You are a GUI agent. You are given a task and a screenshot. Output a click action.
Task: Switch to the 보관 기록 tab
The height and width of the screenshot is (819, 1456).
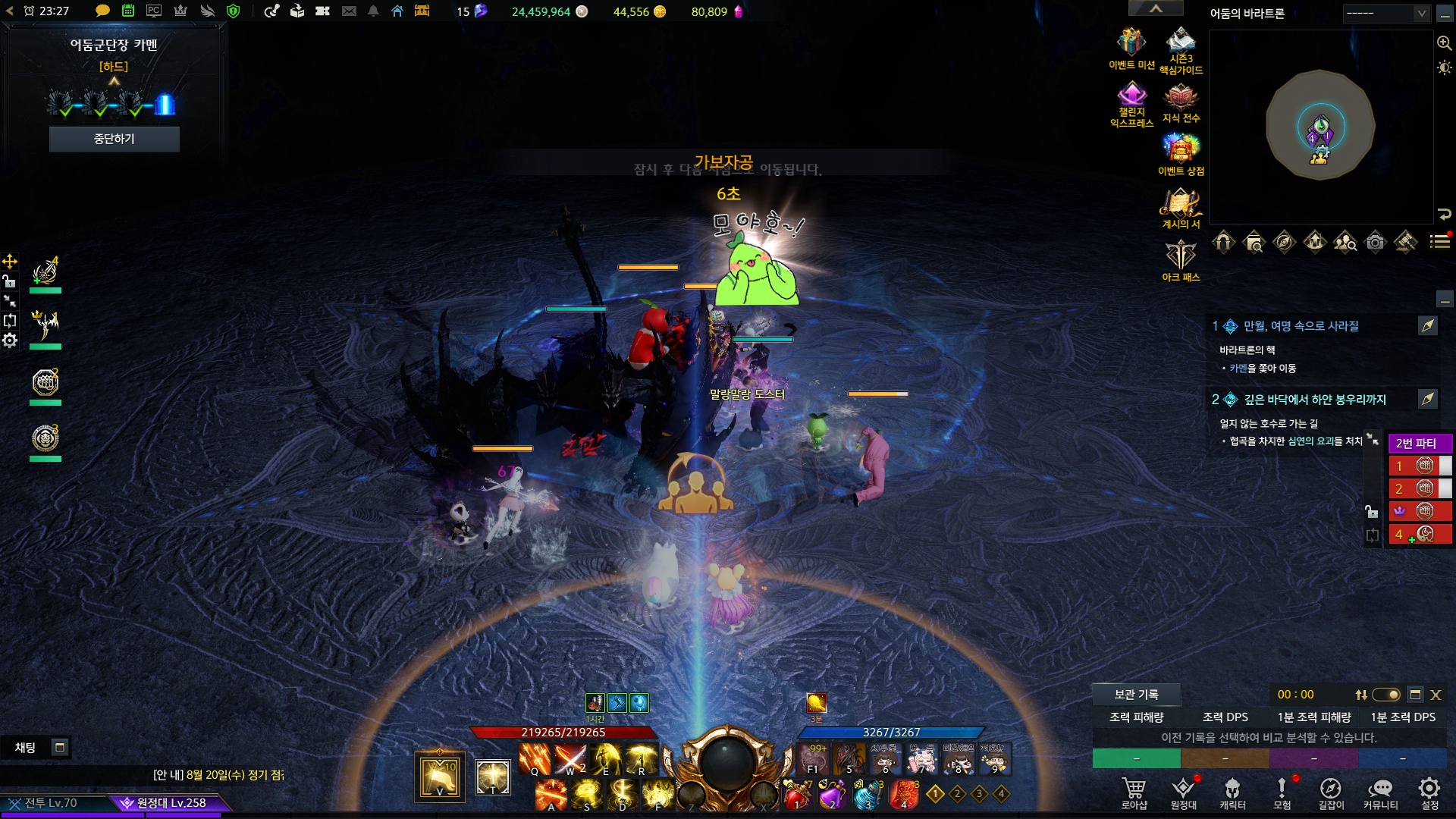click(1135, 694)
